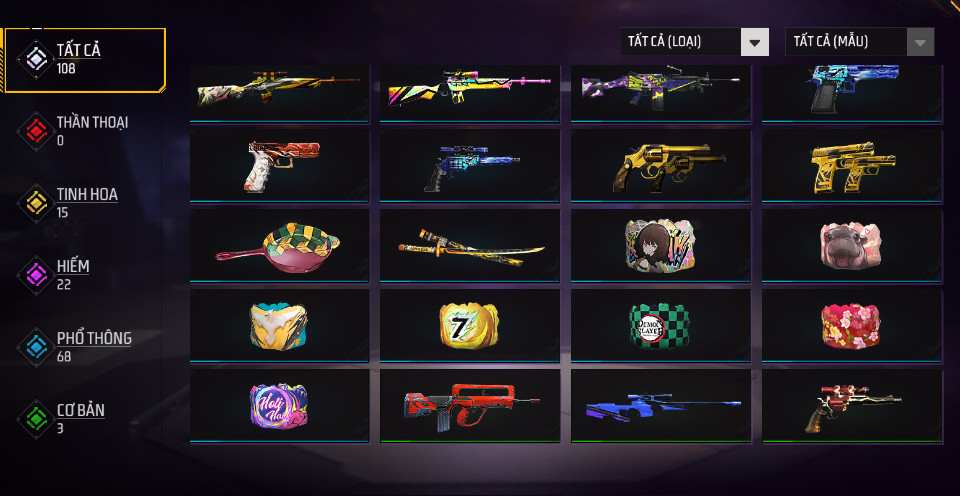
Task: Select the anime girl gloo wall skin
Action: click(x=661, y=246)
